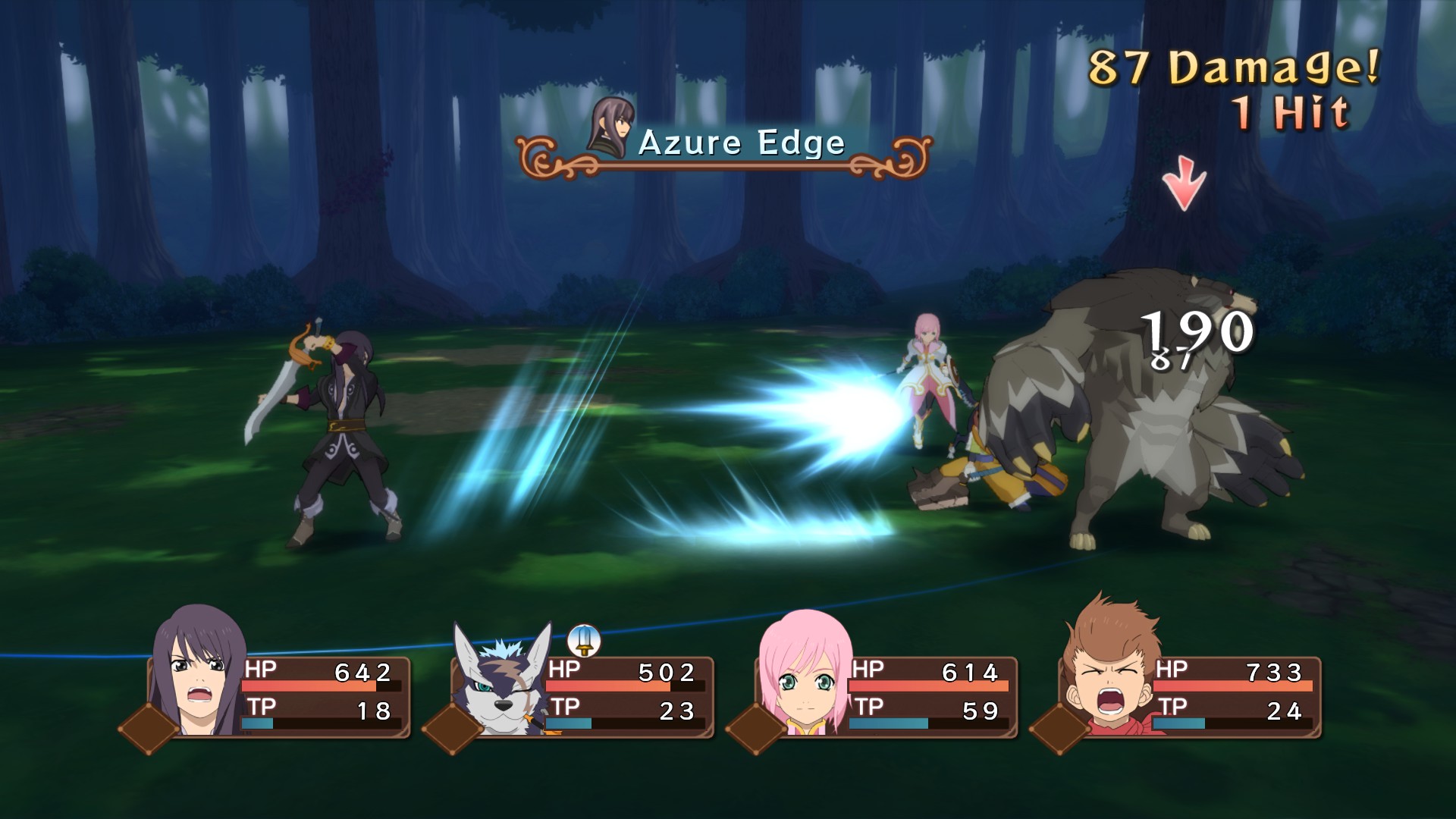
Task: Click the sword status icon above Repede's panel
Action: tap(583, 641)
